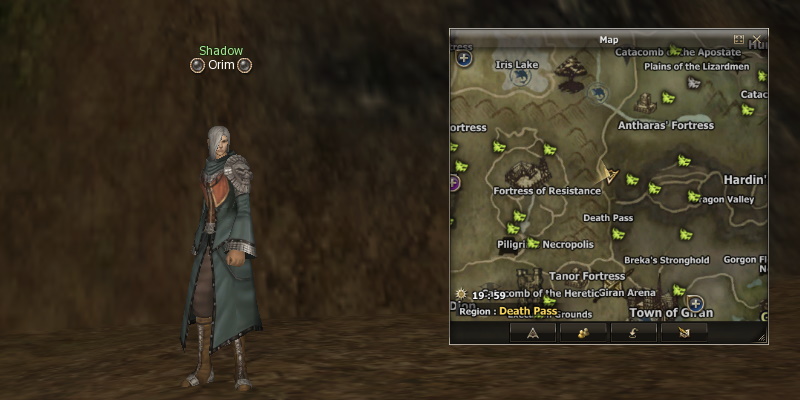Select Antharas' Fortress on the map
Screen dimensions: 800x400
[x=666, y=126]
